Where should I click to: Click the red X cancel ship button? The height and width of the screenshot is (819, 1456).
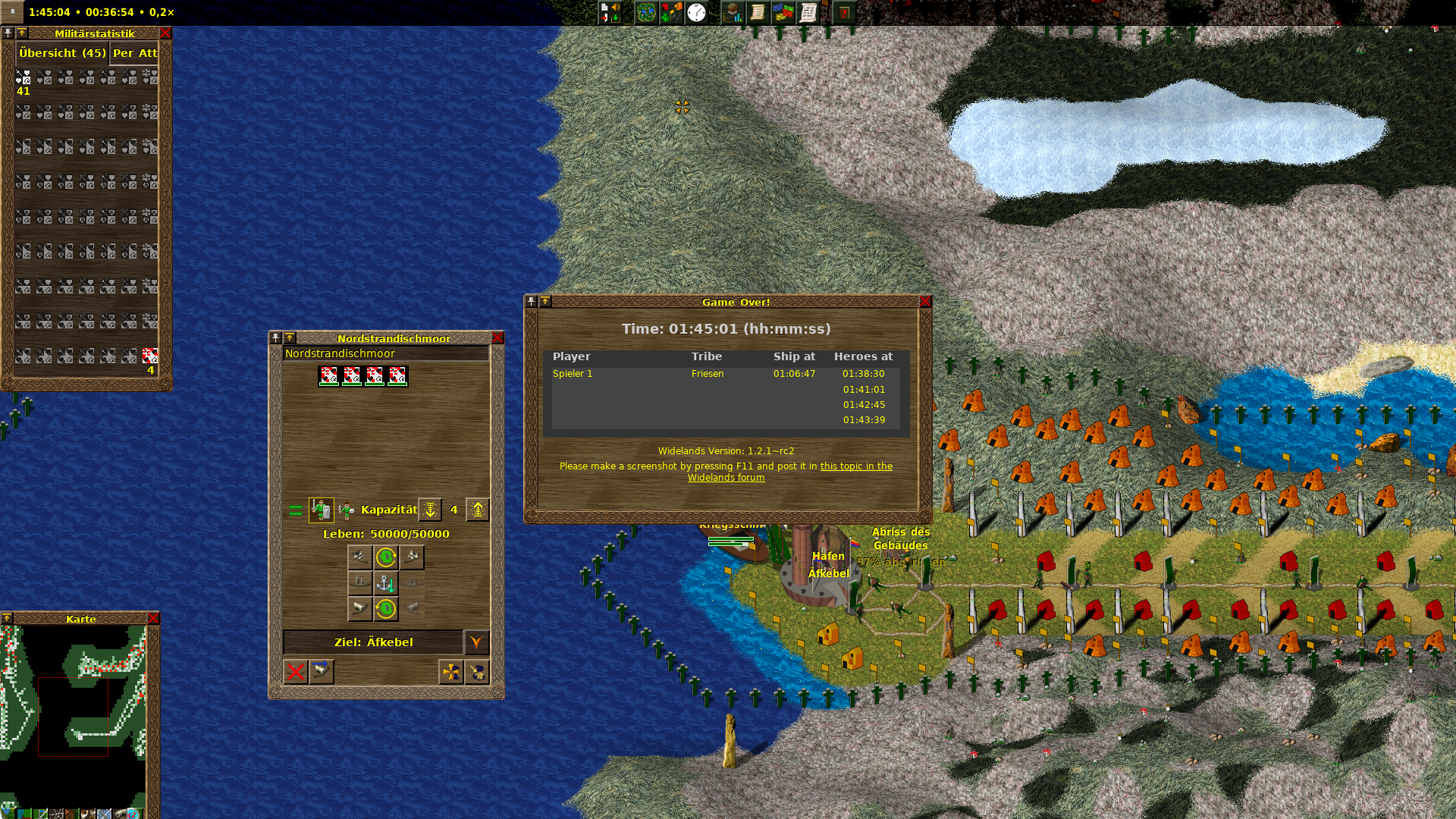click(296, 672)
